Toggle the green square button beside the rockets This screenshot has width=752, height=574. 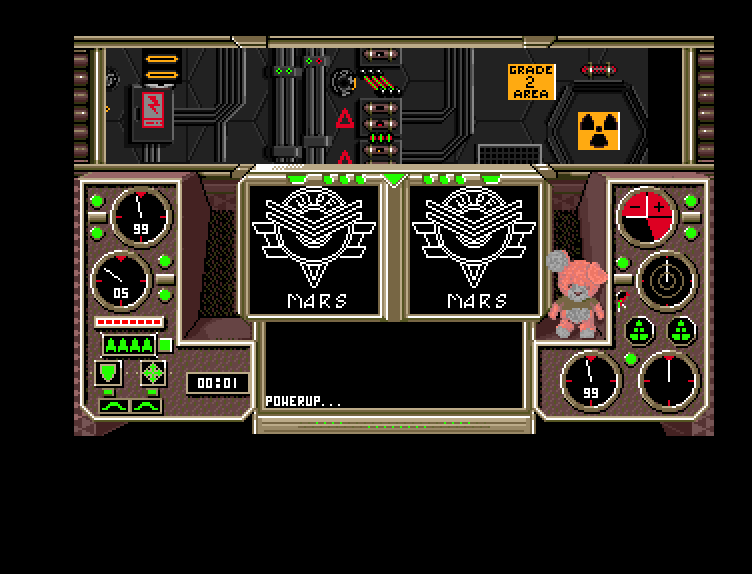tap(166, 345)
